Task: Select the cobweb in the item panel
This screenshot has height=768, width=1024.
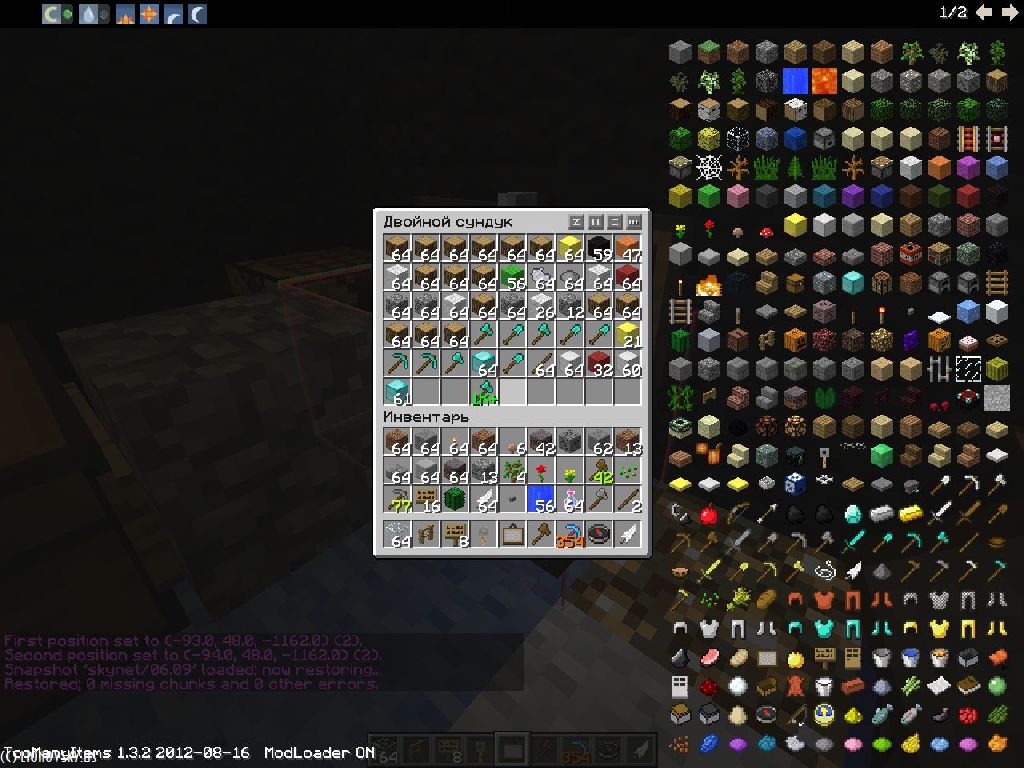Action: (708, 167)
